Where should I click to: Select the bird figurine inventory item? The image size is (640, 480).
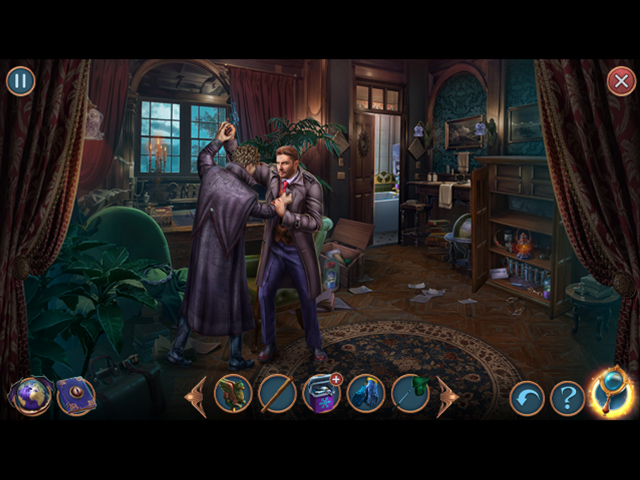click(233, 394)
